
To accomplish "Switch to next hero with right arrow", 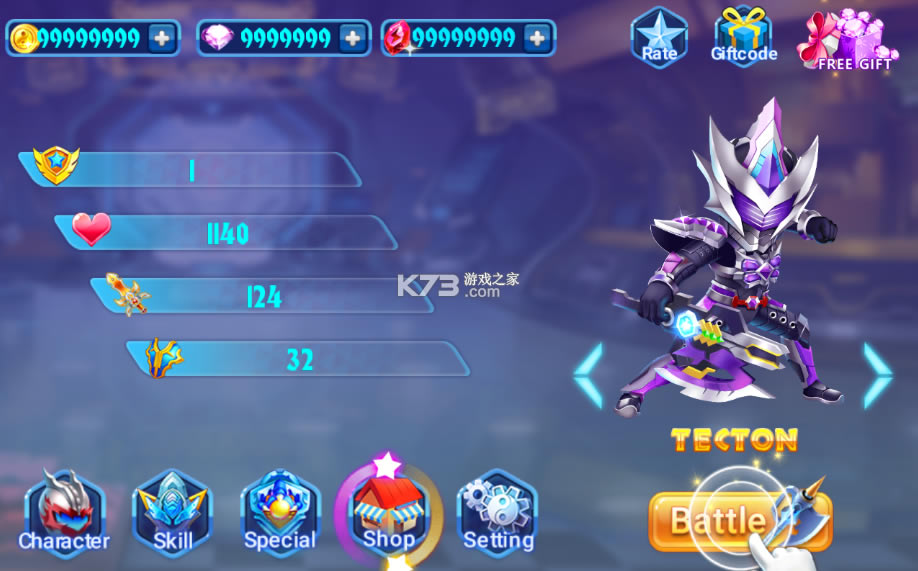I will click(x=877, y=375).
